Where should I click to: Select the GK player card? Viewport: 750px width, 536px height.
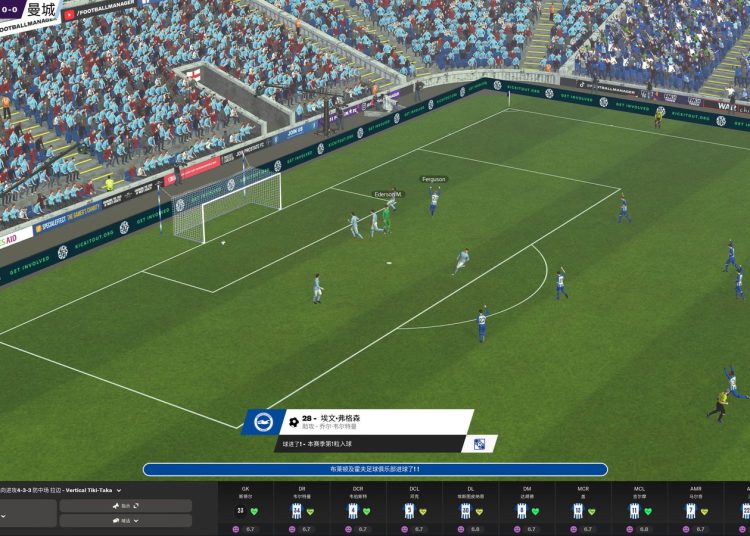coord(246,508)
